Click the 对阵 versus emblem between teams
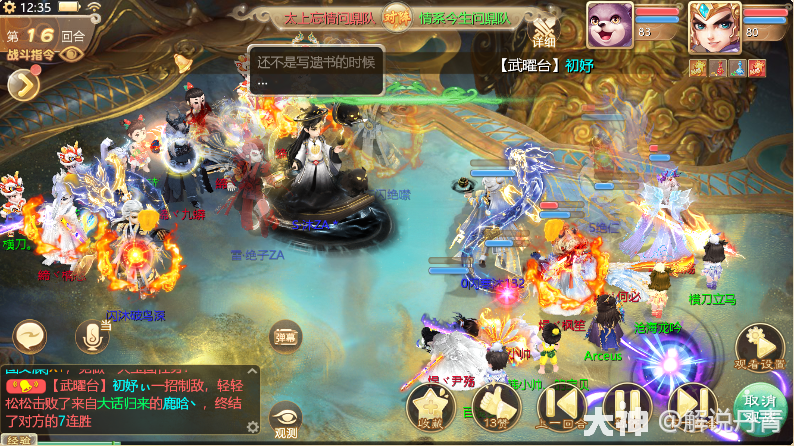Screen dimensions: 794x446 tap(395, 18)
